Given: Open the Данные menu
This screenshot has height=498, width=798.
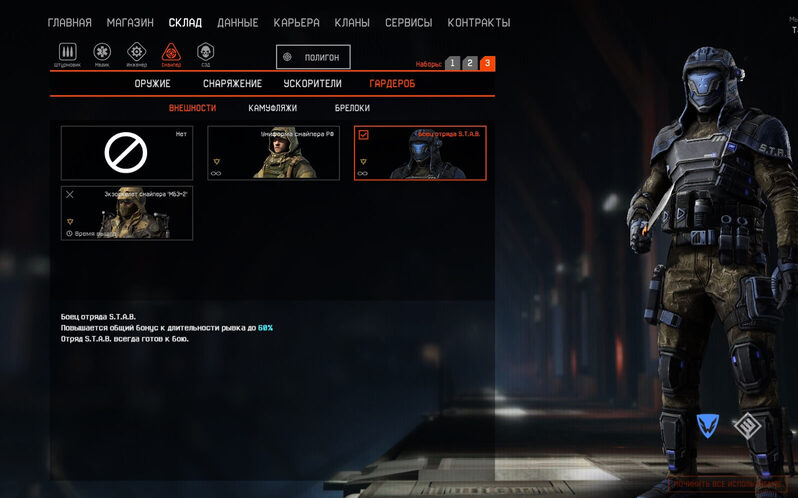Looking at the screenshot, I should [237, 22].
